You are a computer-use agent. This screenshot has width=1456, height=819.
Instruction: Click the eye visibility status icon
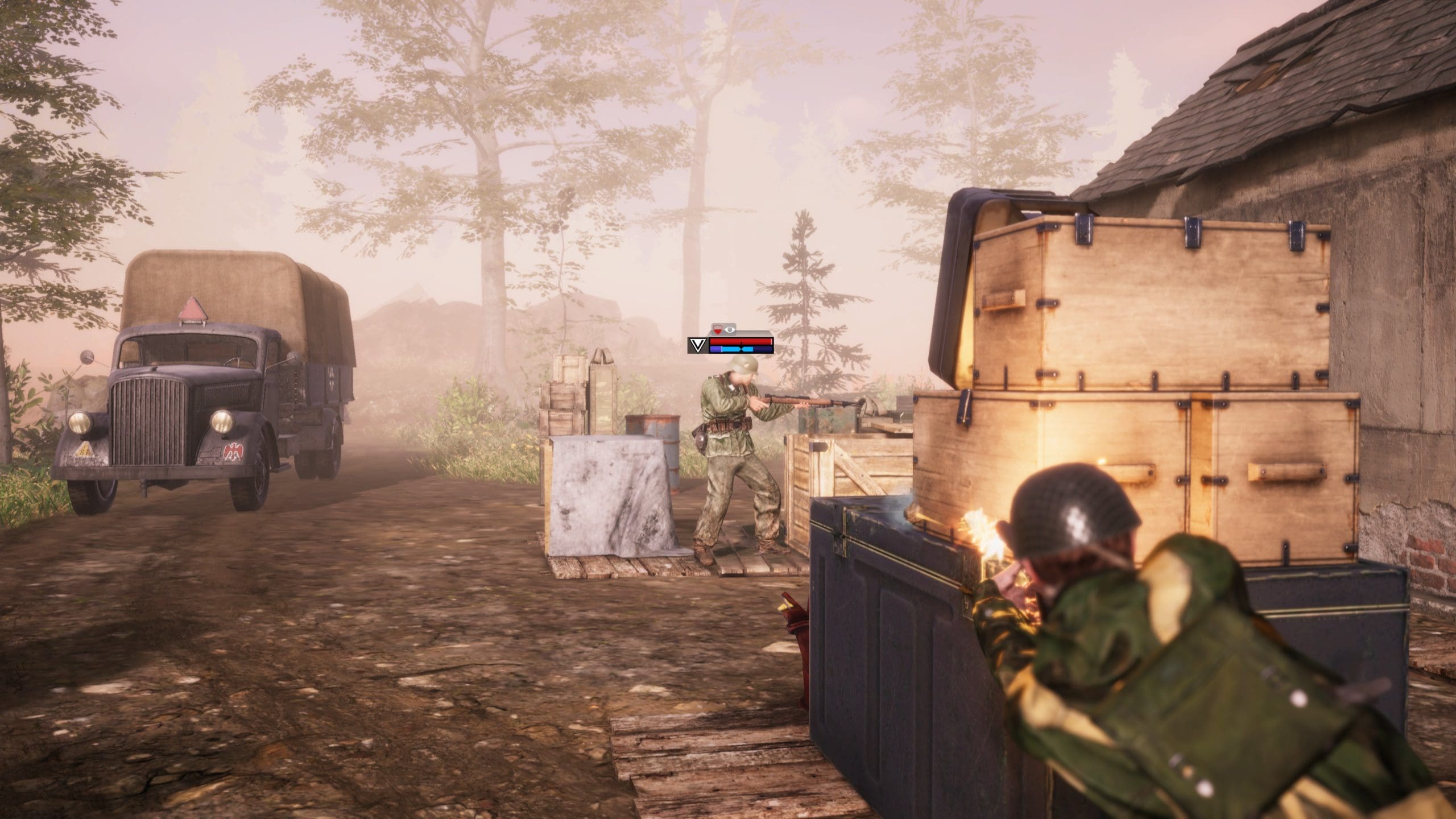coord(730,329)
